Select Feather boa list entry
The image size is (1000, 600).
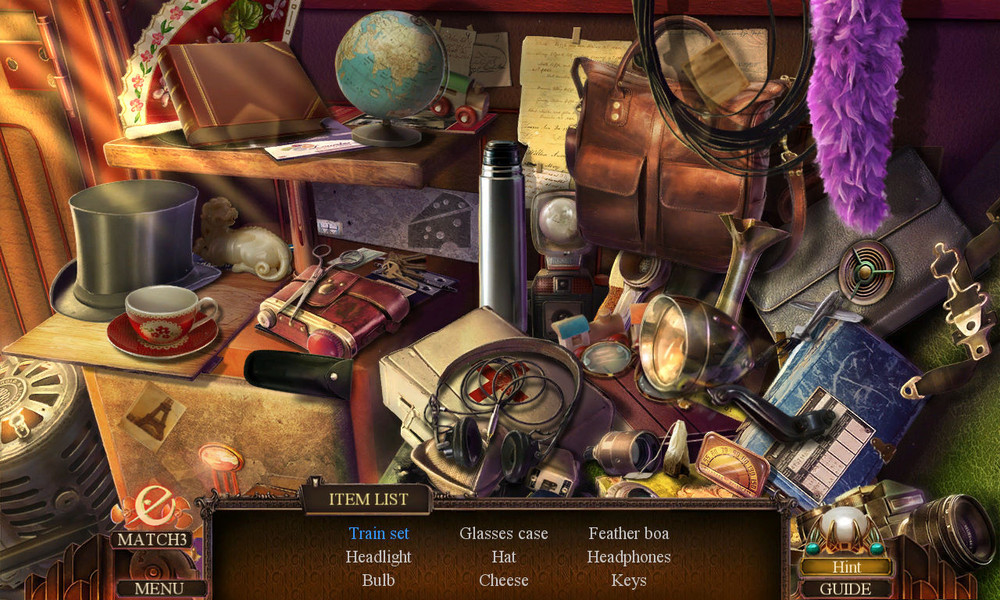pyautogui.click(x=629, y=533)
